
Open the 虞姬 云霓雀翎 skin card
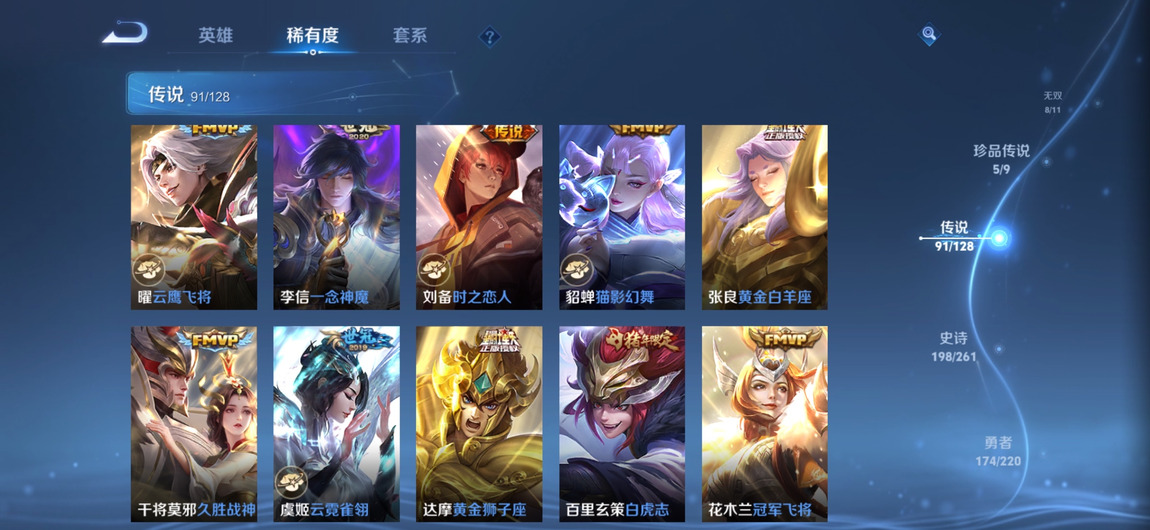point(337,423)
